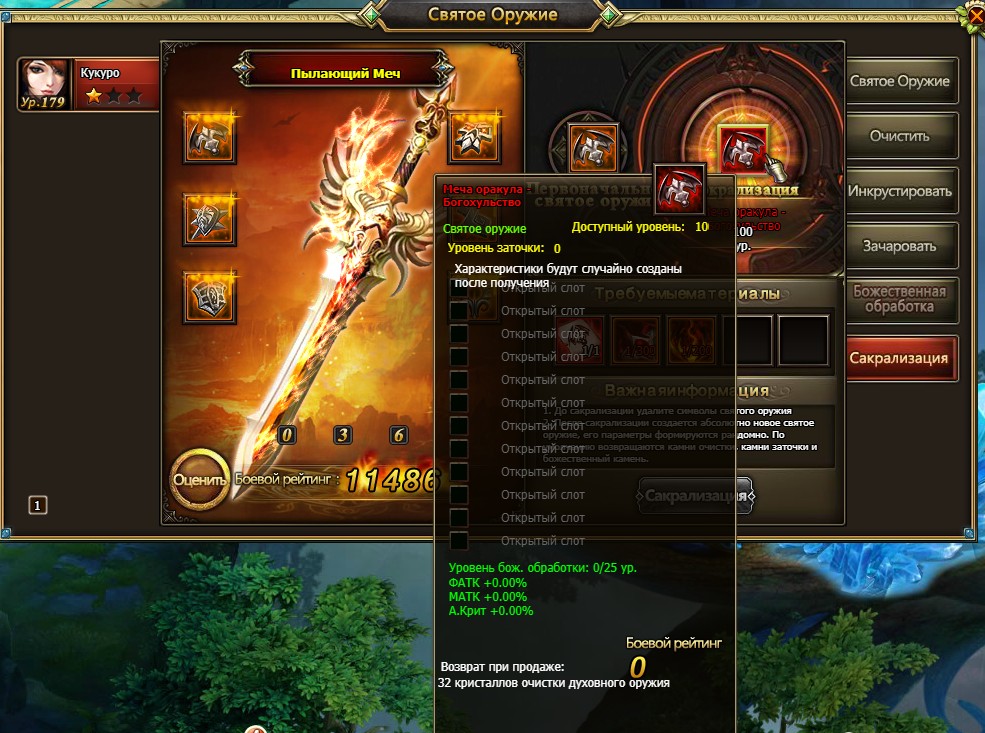The height and width of the screenshot is (733, 985).
Task: Go to the Зачаровать tab
Action: [899, 245]
